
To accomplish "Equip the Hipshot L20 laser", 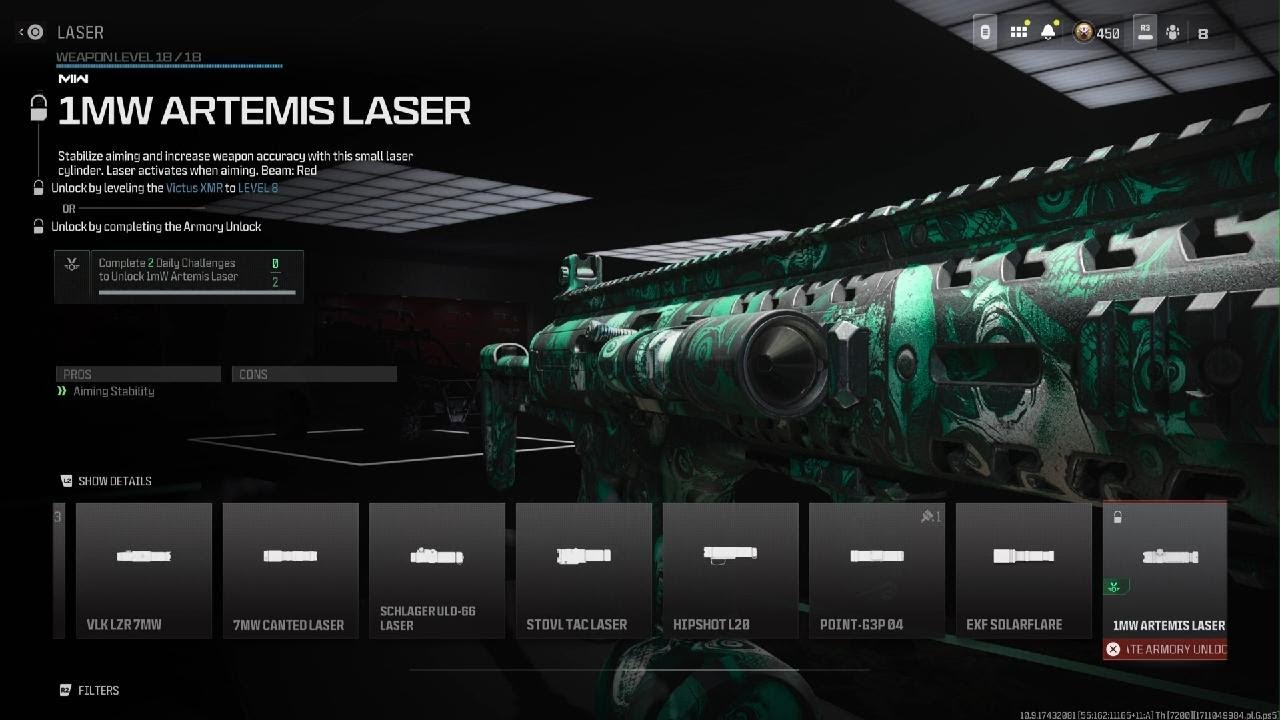I will tap(730, 570).
